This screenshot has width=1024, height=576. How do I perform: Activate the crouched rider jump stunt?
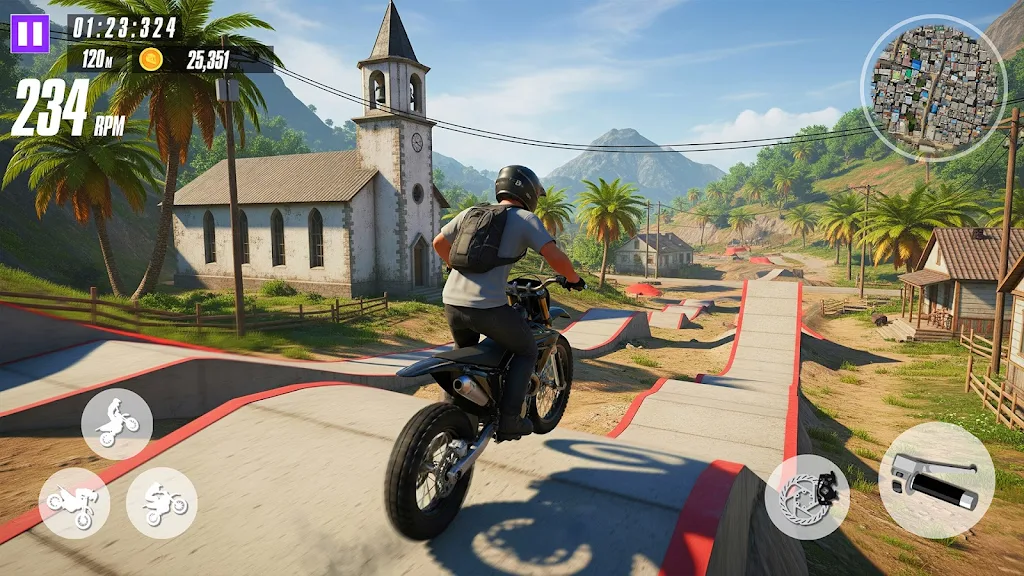(x=162, y=504)
